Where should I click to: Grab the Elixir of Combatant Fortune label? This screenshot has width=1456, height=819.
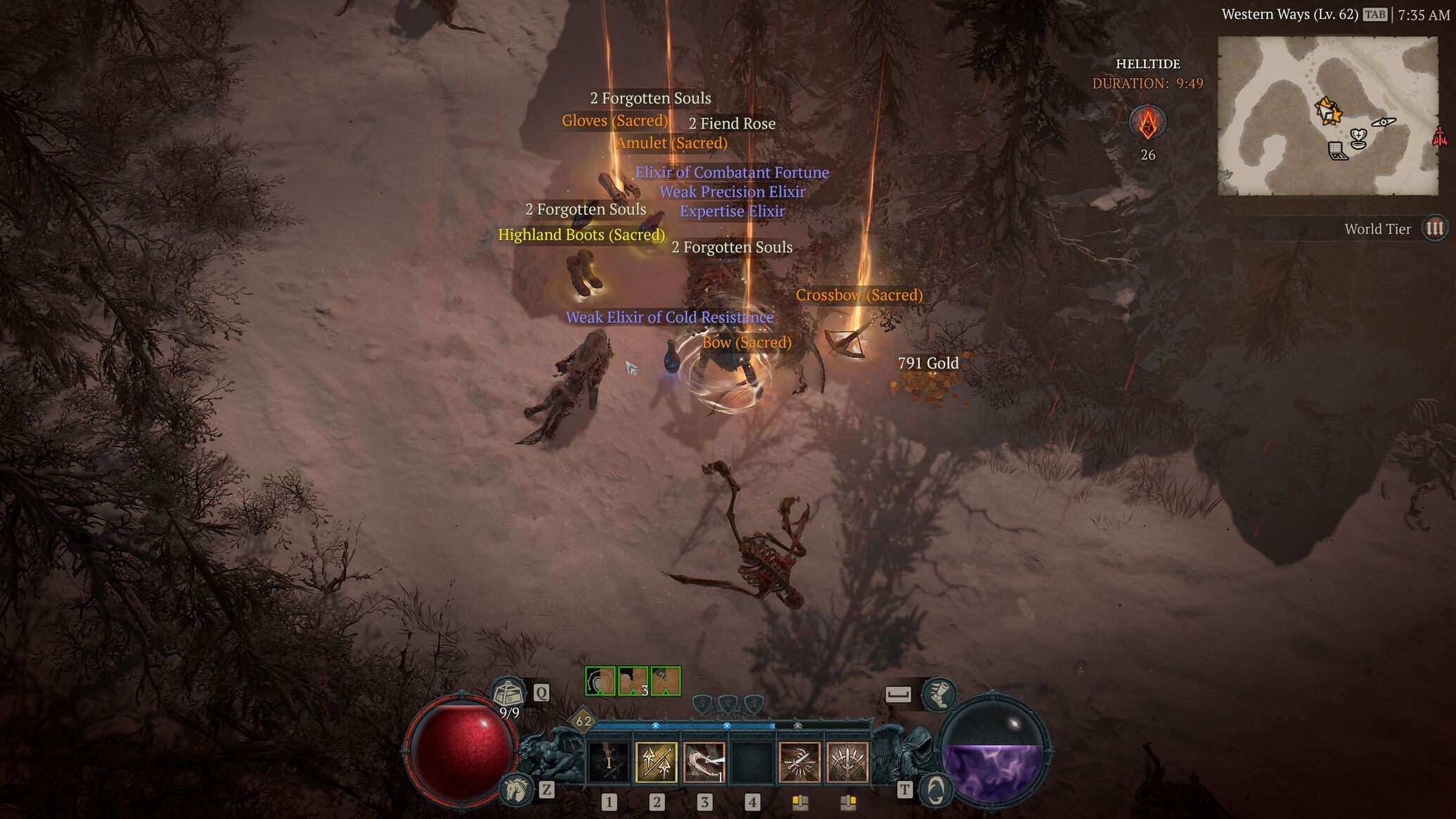732,172
